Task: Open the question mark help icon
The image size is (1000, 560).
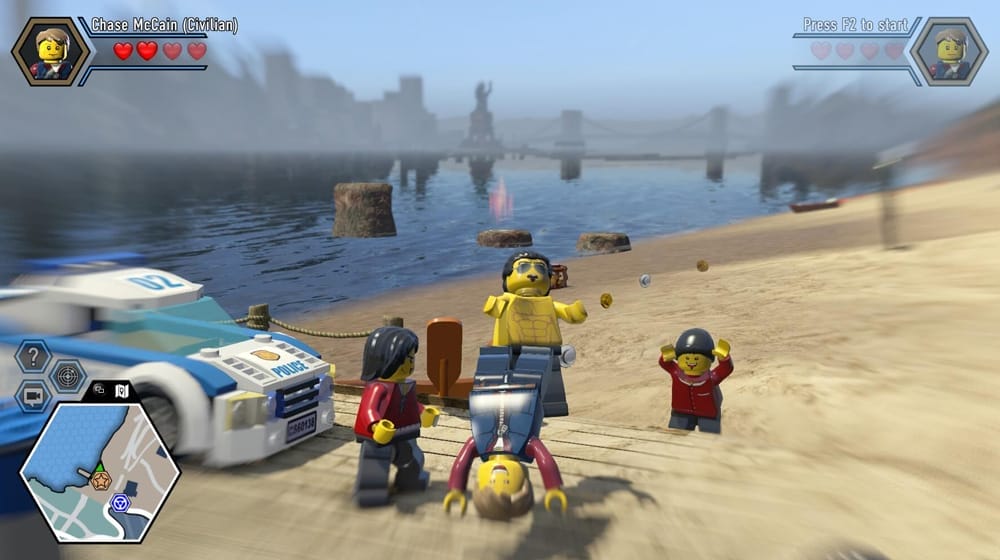Action: point(34,356)
